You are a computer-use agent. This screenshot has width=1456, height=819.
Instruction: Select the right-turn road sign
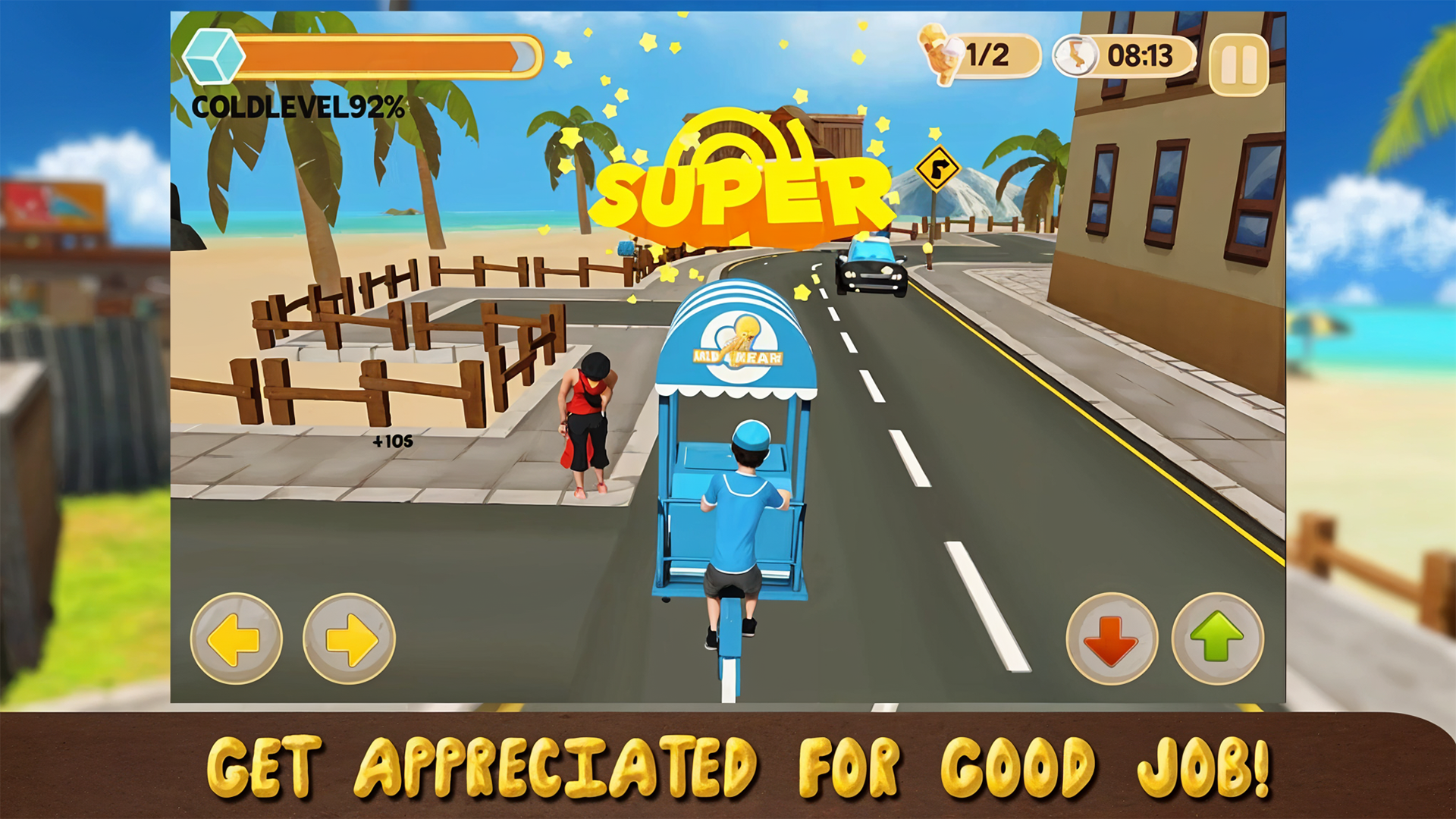click(x=938, y=168)
